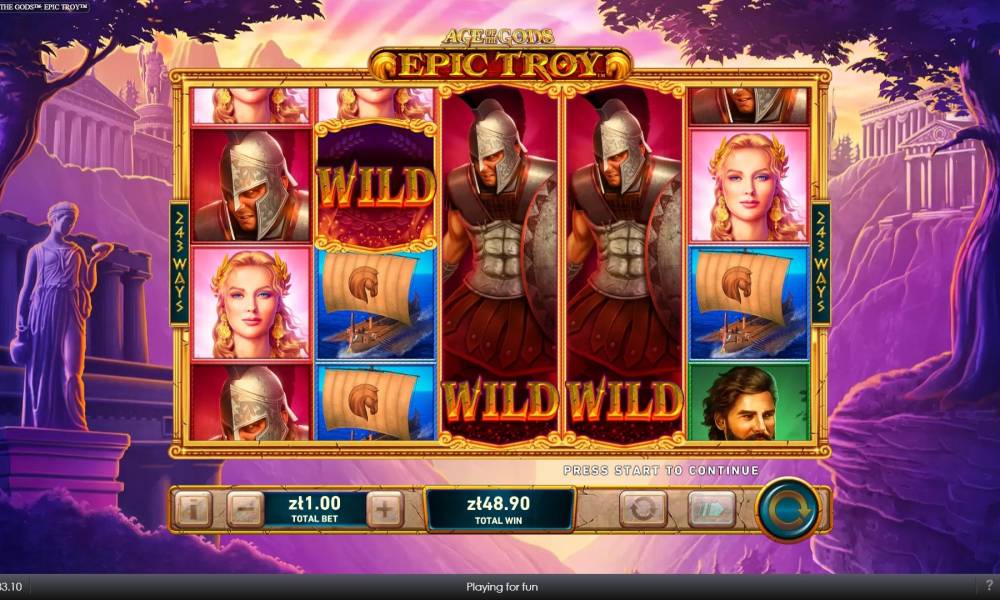Open the info paytable button
1000x600 pixels.
[193, 510]
